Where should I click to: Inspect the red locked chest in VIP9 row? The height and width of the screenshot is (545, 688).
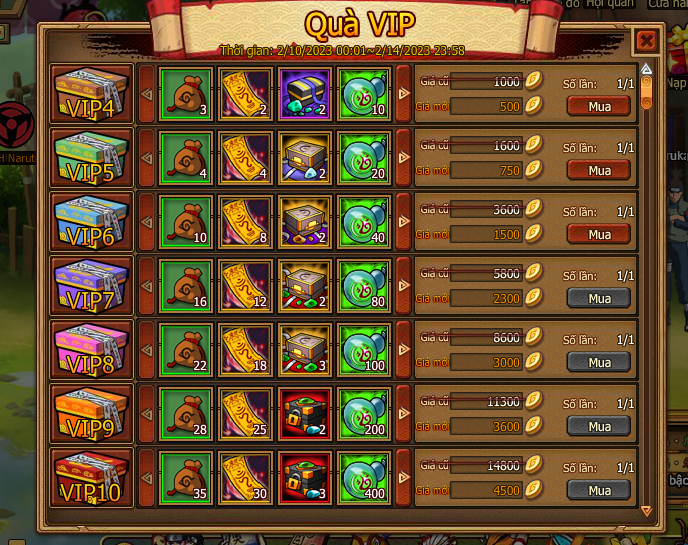click(x=304, y=413)
